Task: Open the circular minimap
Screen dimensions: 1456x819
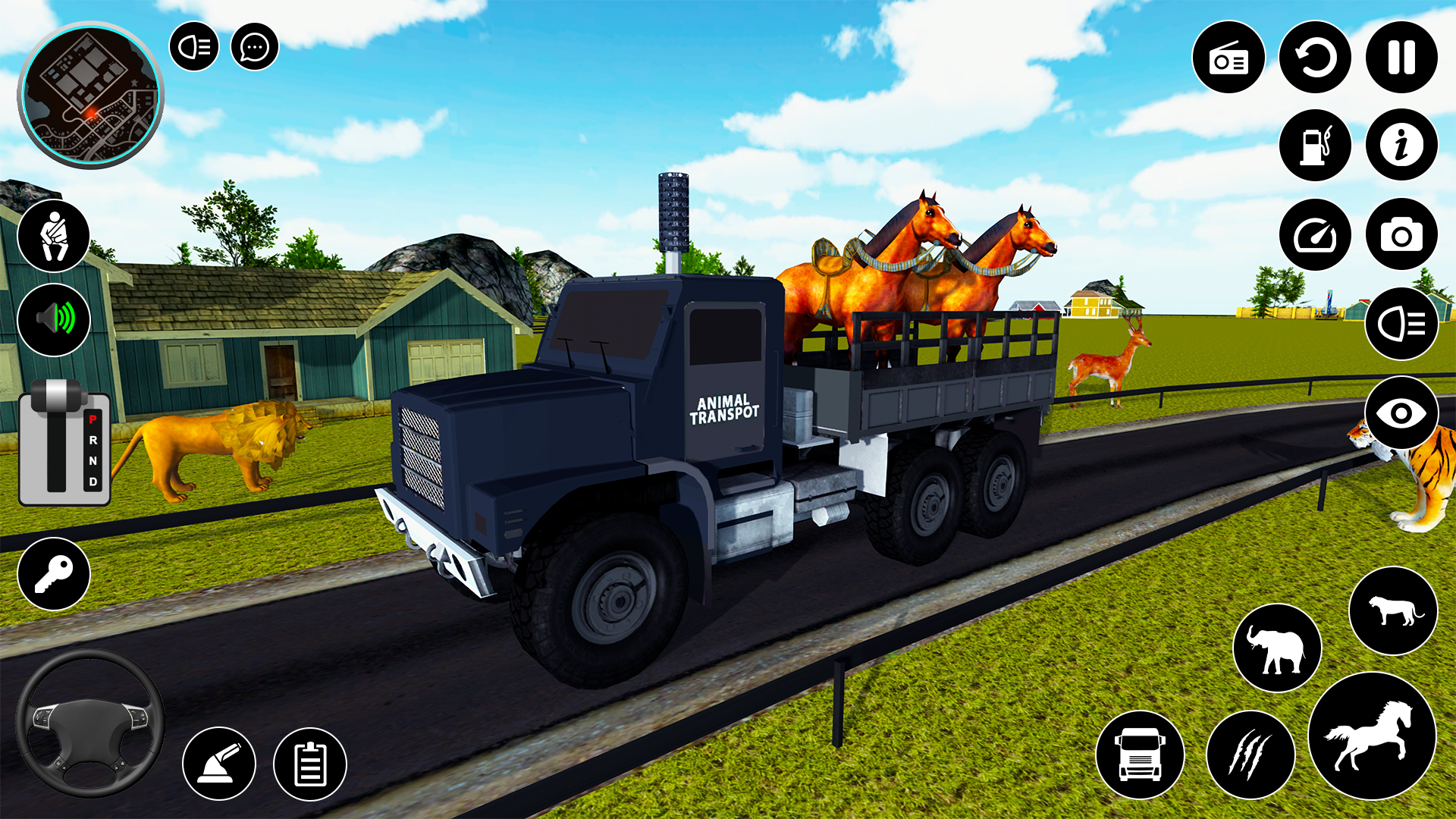Action: [x=90, y=95]
